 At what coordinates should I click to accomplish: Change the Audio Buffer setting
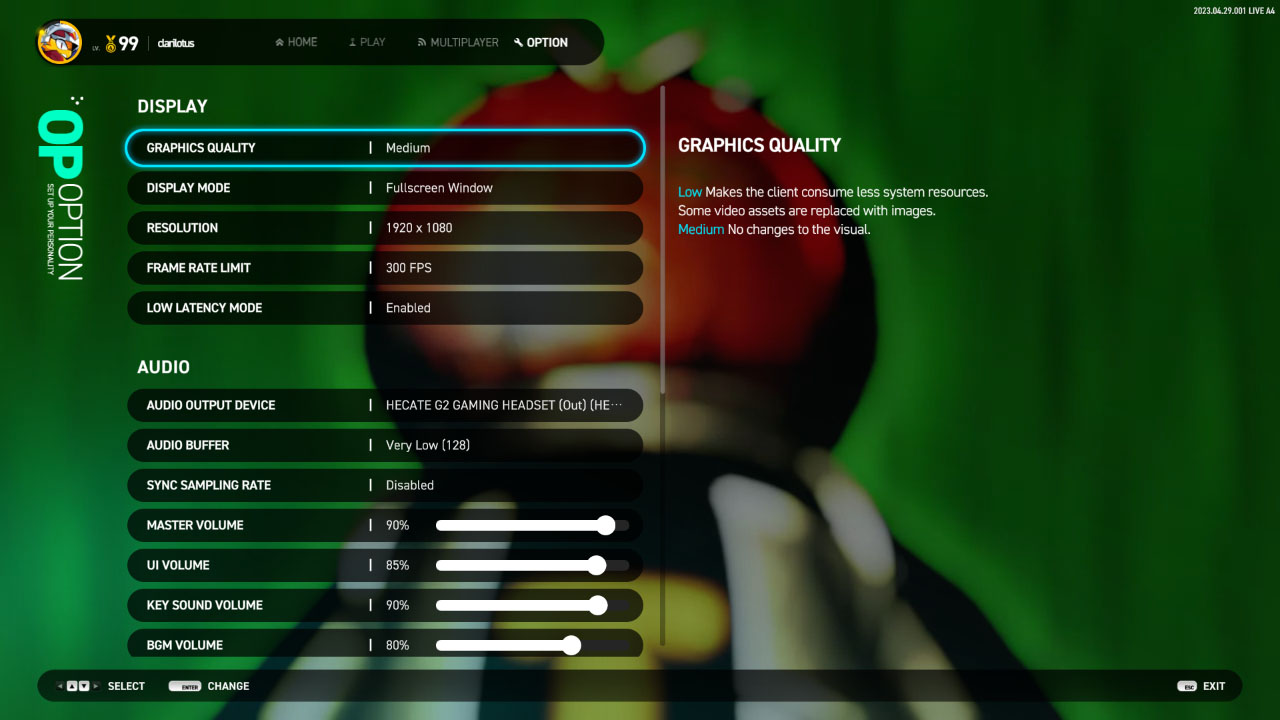pos(385,445)
